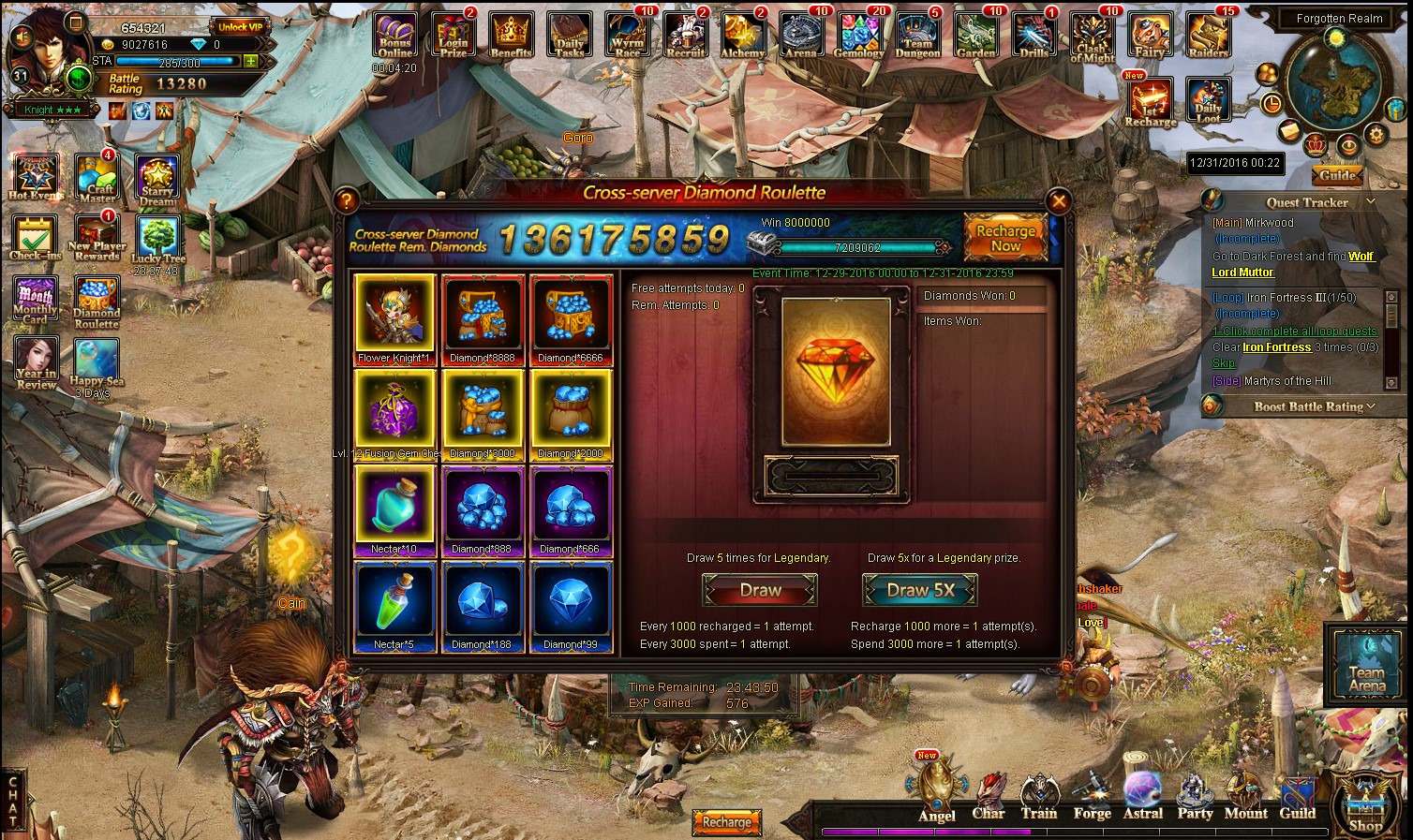Close the Cross-server Diamond Roulette window
The image size is (1413, 840).
click(1059, 200)
